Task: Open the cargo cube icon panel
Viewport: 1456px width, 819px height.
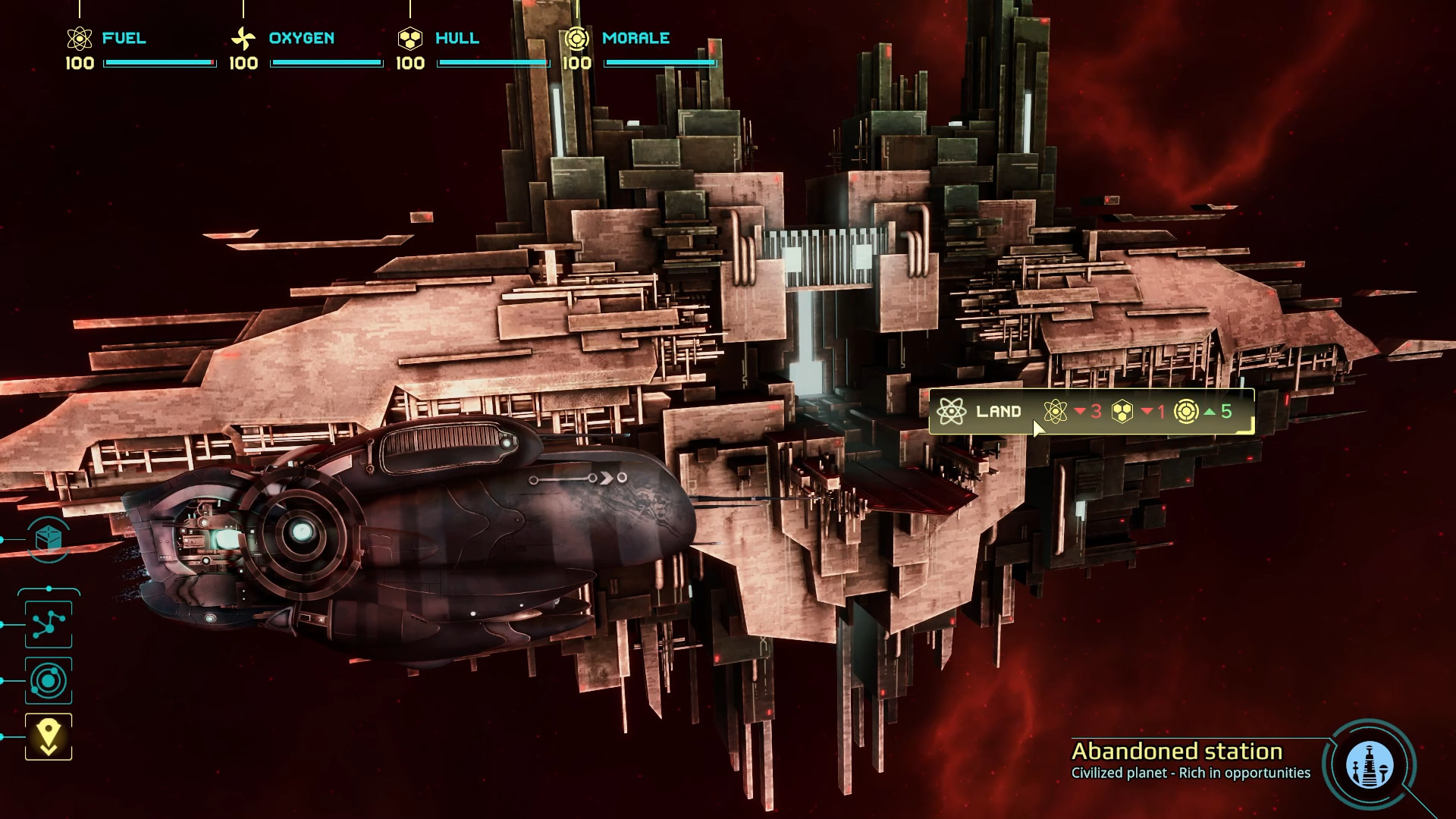Action: 49,539
